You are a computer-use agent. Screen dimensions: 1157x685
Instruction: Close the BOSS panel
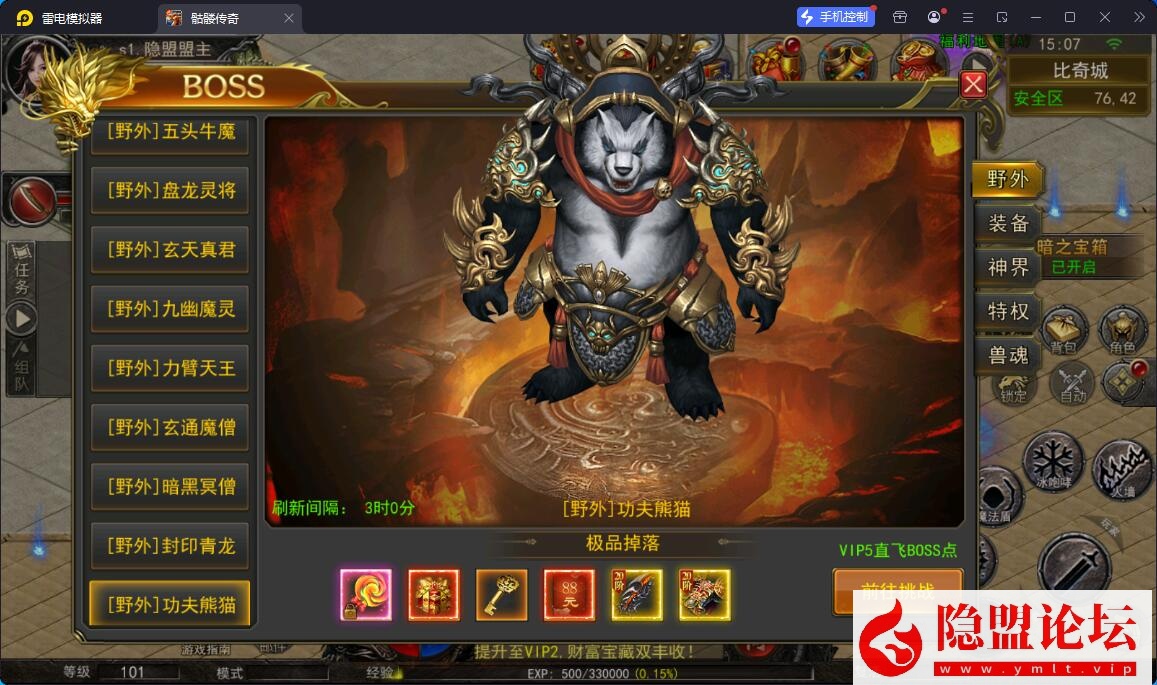click(973, 85)
